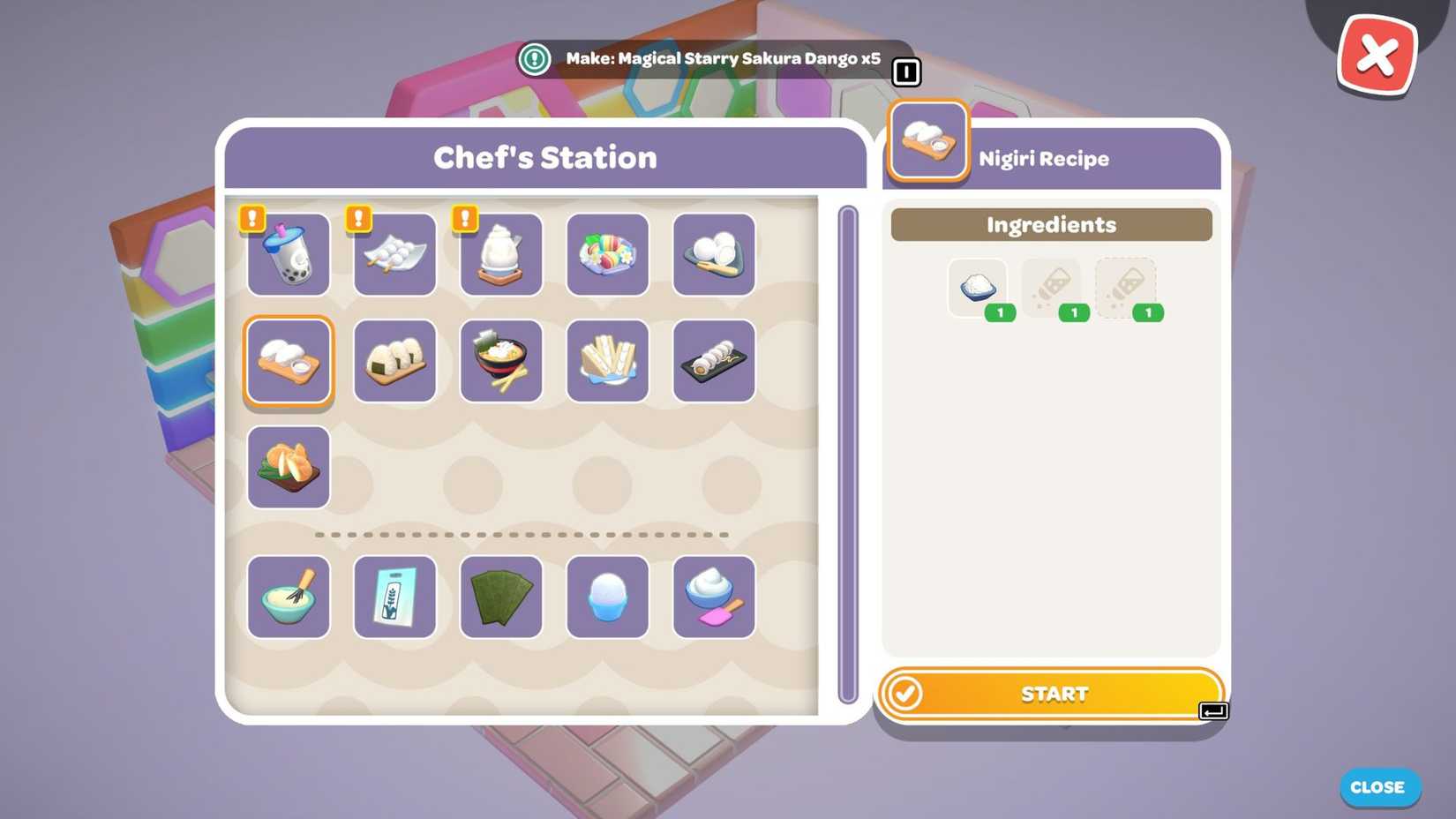Viewport: 1456px width, 819px height.
Task: Click the rice ball ingredient icon
Action: coord(607,597)
